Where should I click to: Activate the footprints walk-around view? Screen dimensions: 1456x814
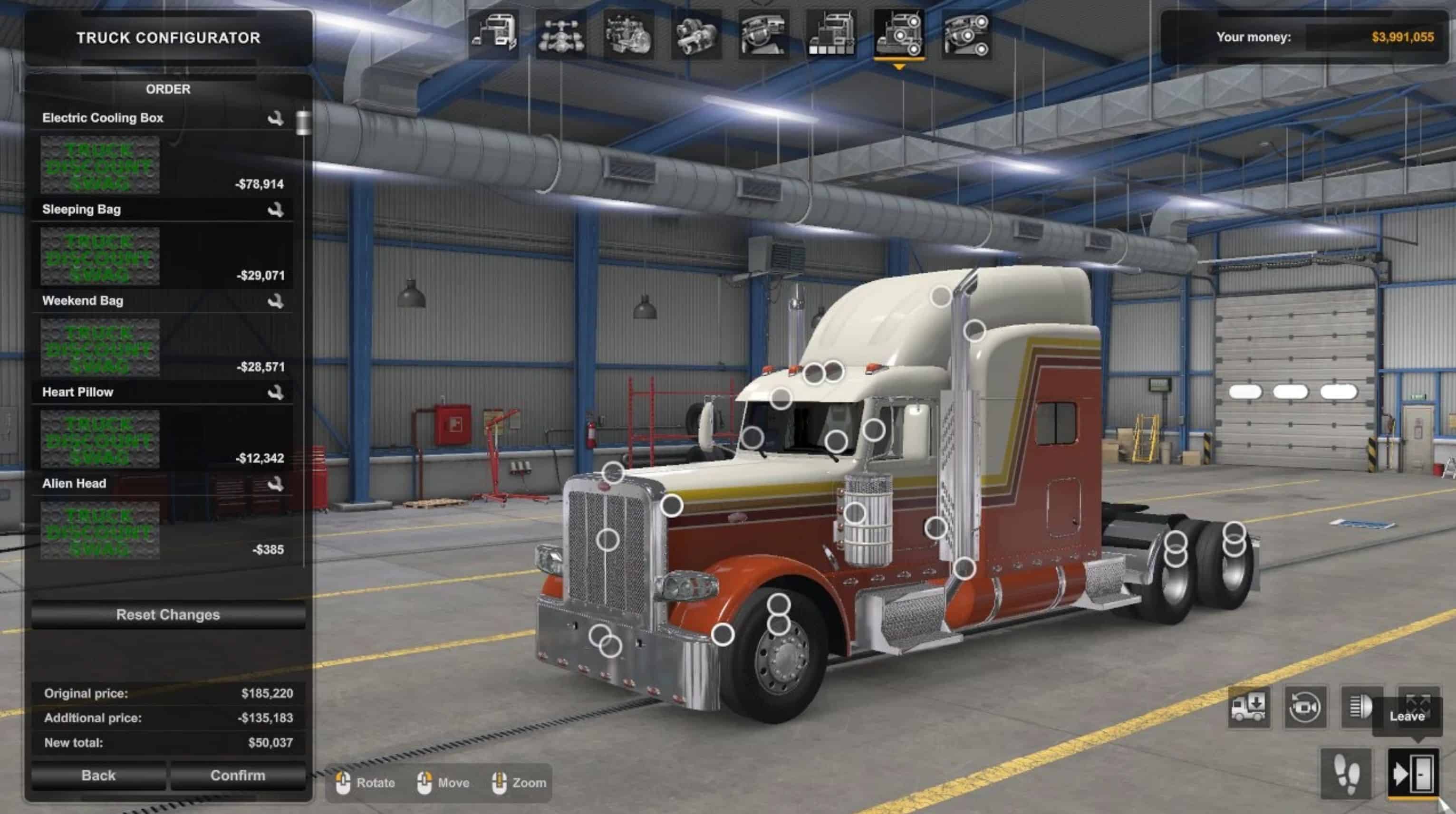1346,773
